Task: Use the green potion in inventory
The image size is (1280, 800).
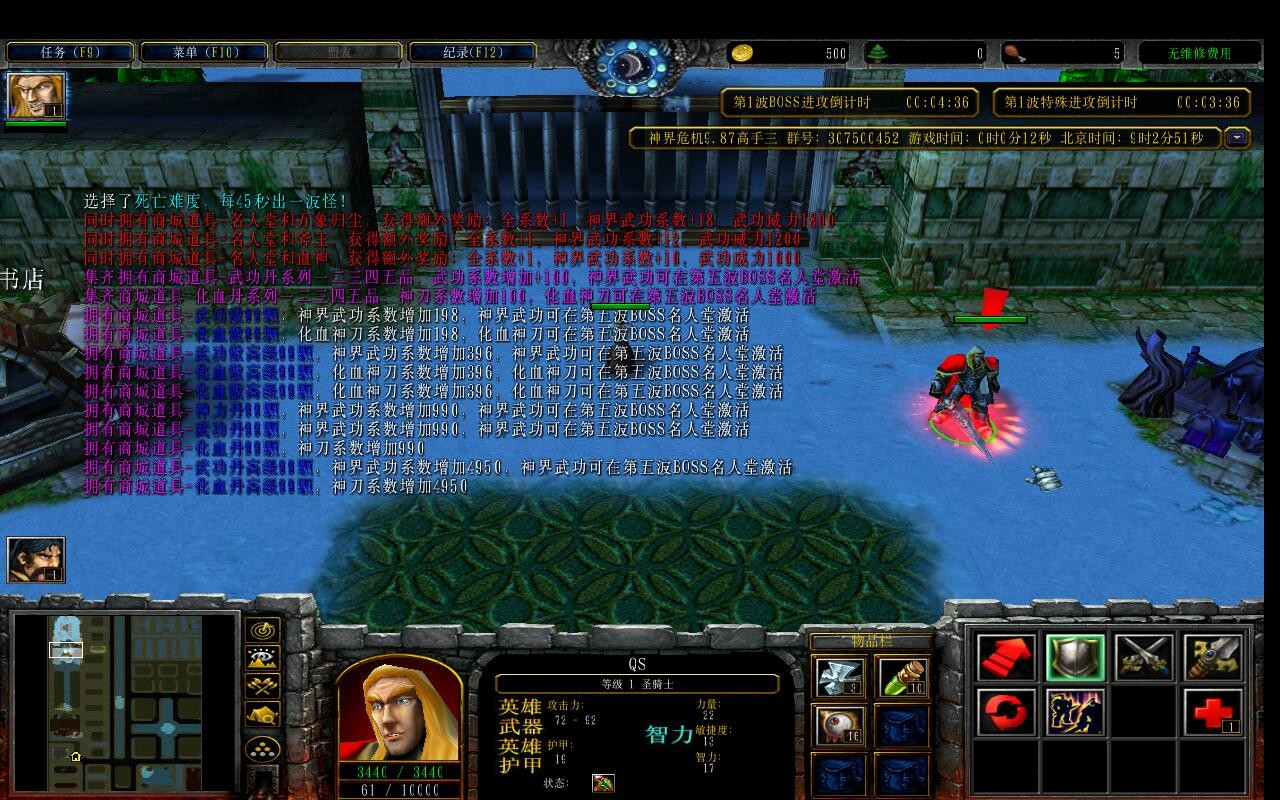Action: (902, 677)
